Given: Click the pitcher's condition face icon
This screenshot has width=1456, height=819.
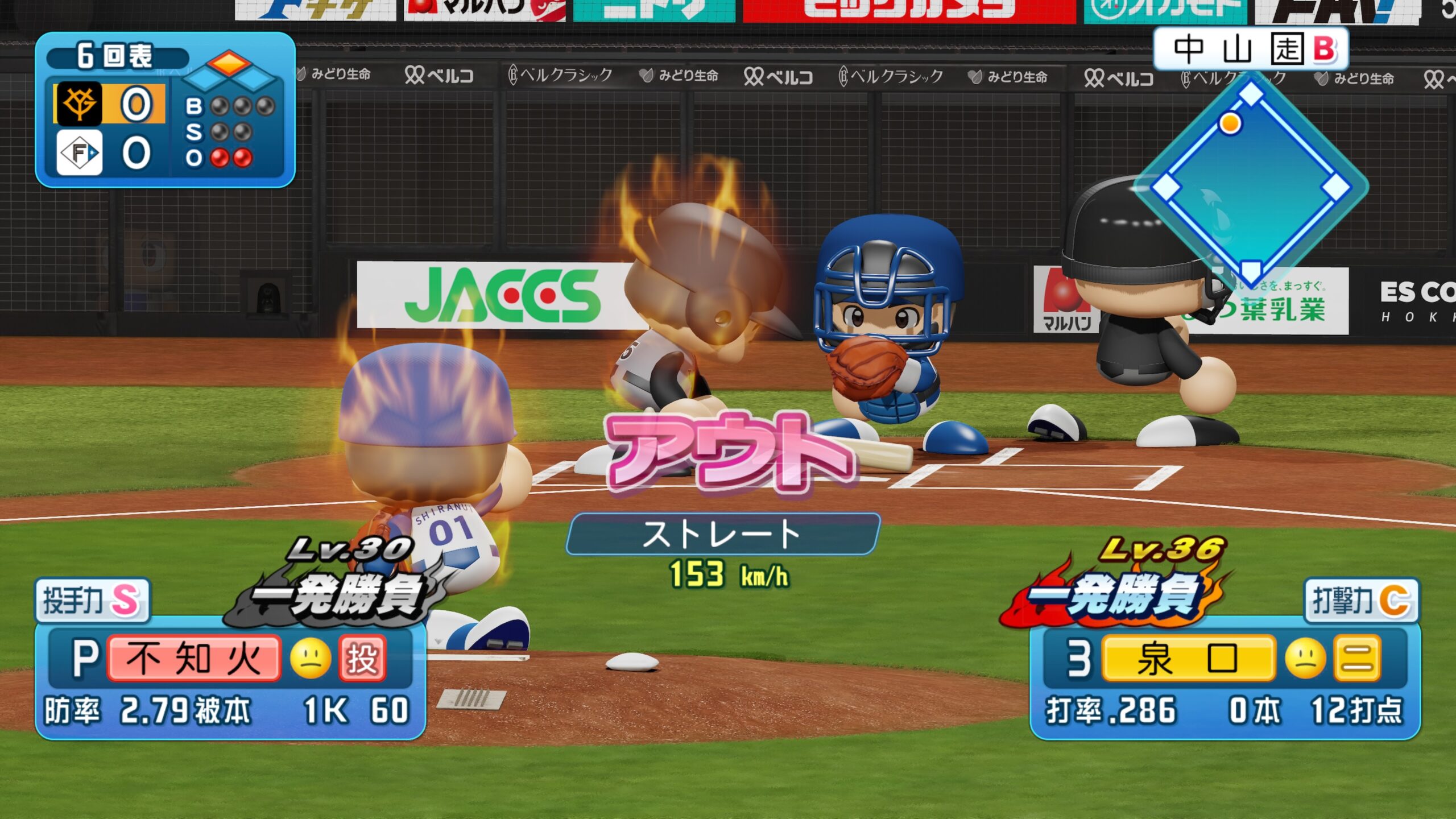Looking at the screenshot, I should [x=311, y=659].
